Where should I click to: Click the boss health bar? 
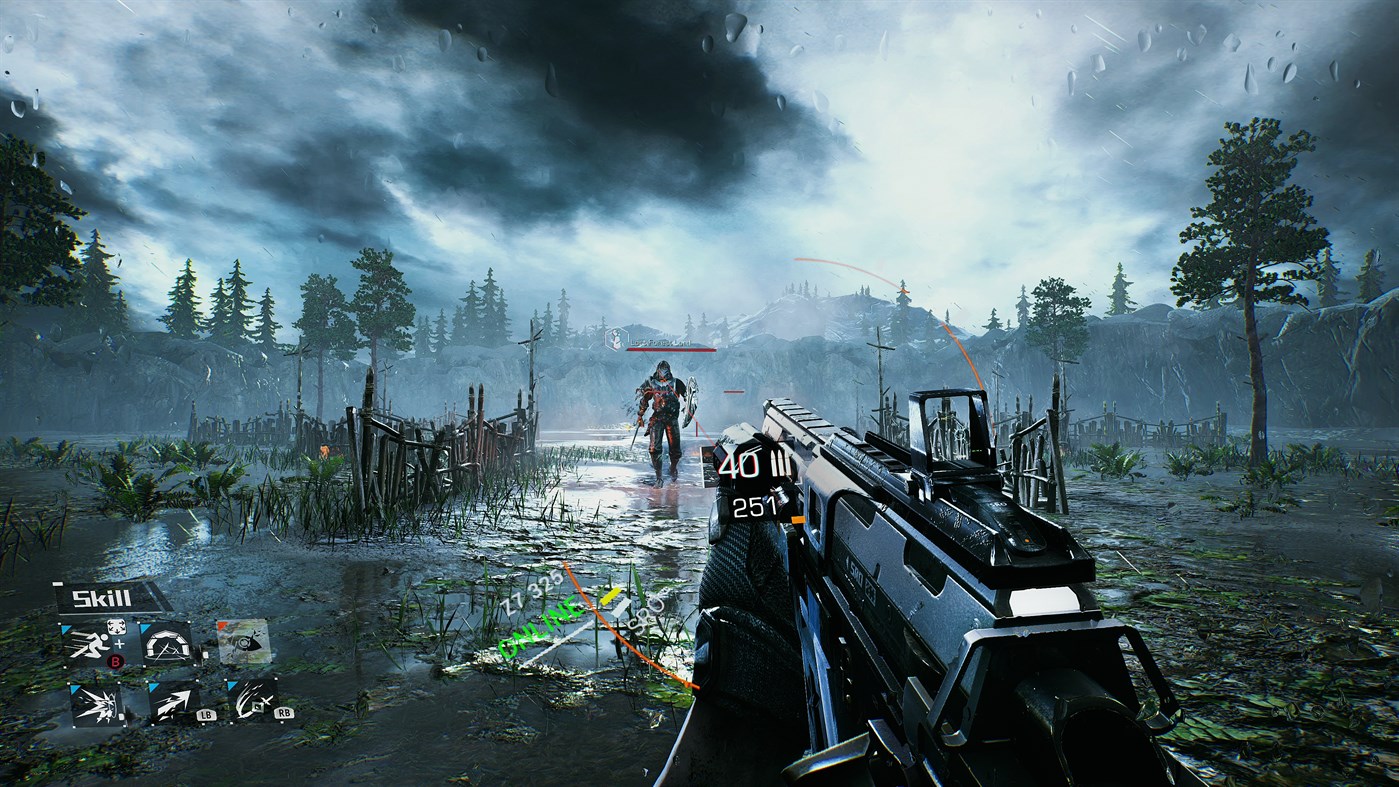point(671,349)
